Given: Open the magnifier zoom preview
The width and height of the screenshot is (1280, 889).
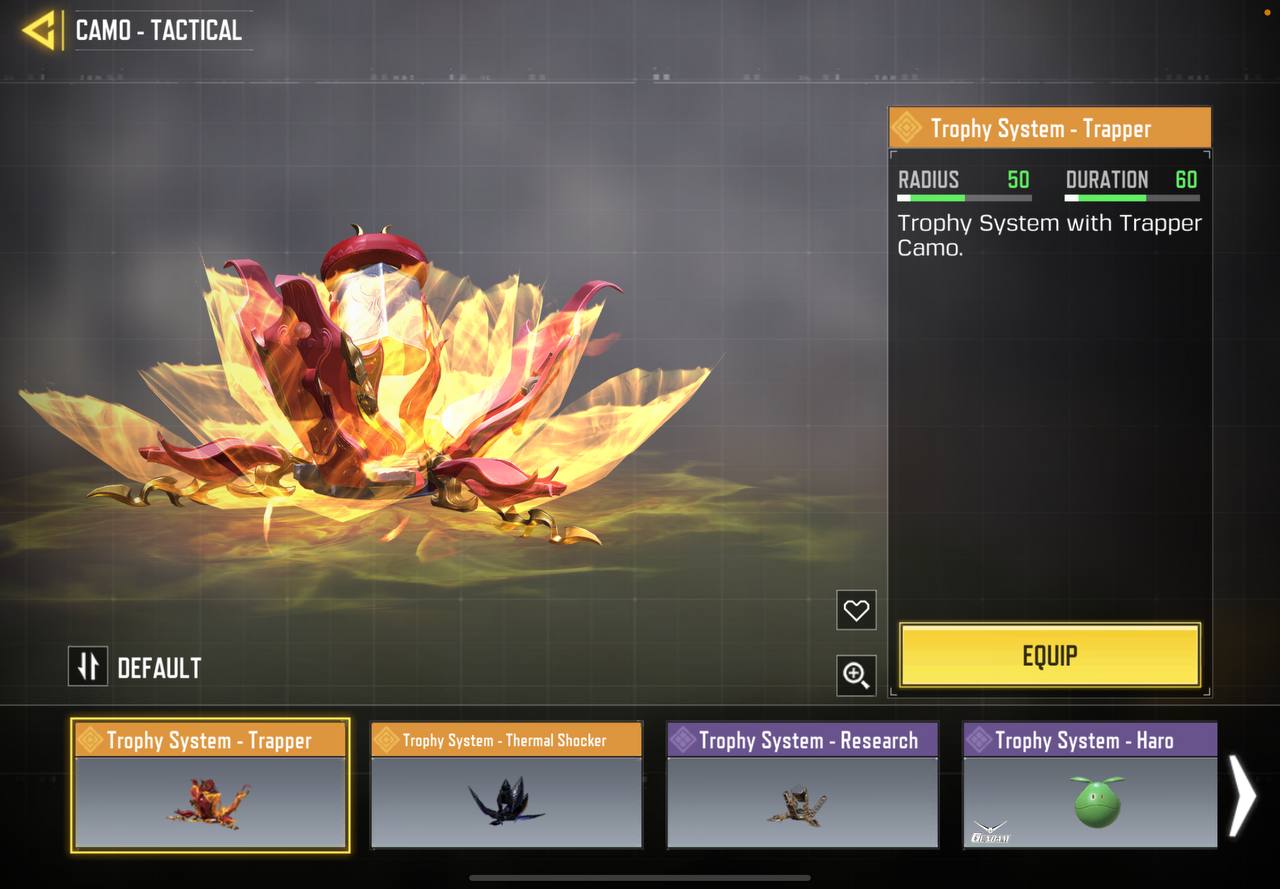Looking at the screenshot, I should (x=856, y=675).
